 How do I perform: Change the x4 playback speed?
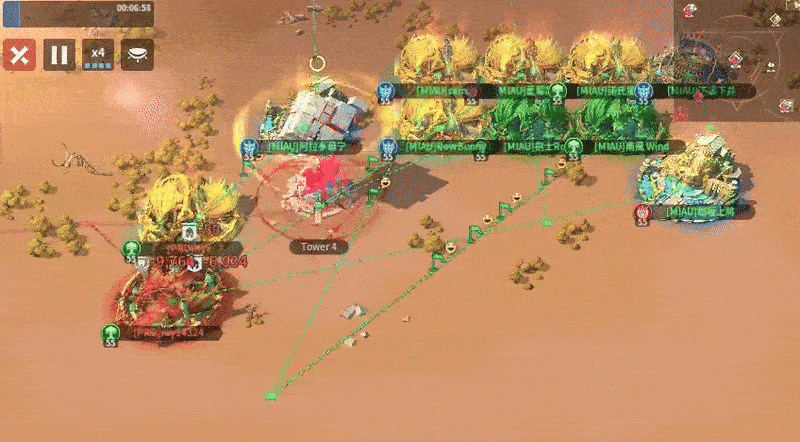pyautogui.click(x=97, y=54)
